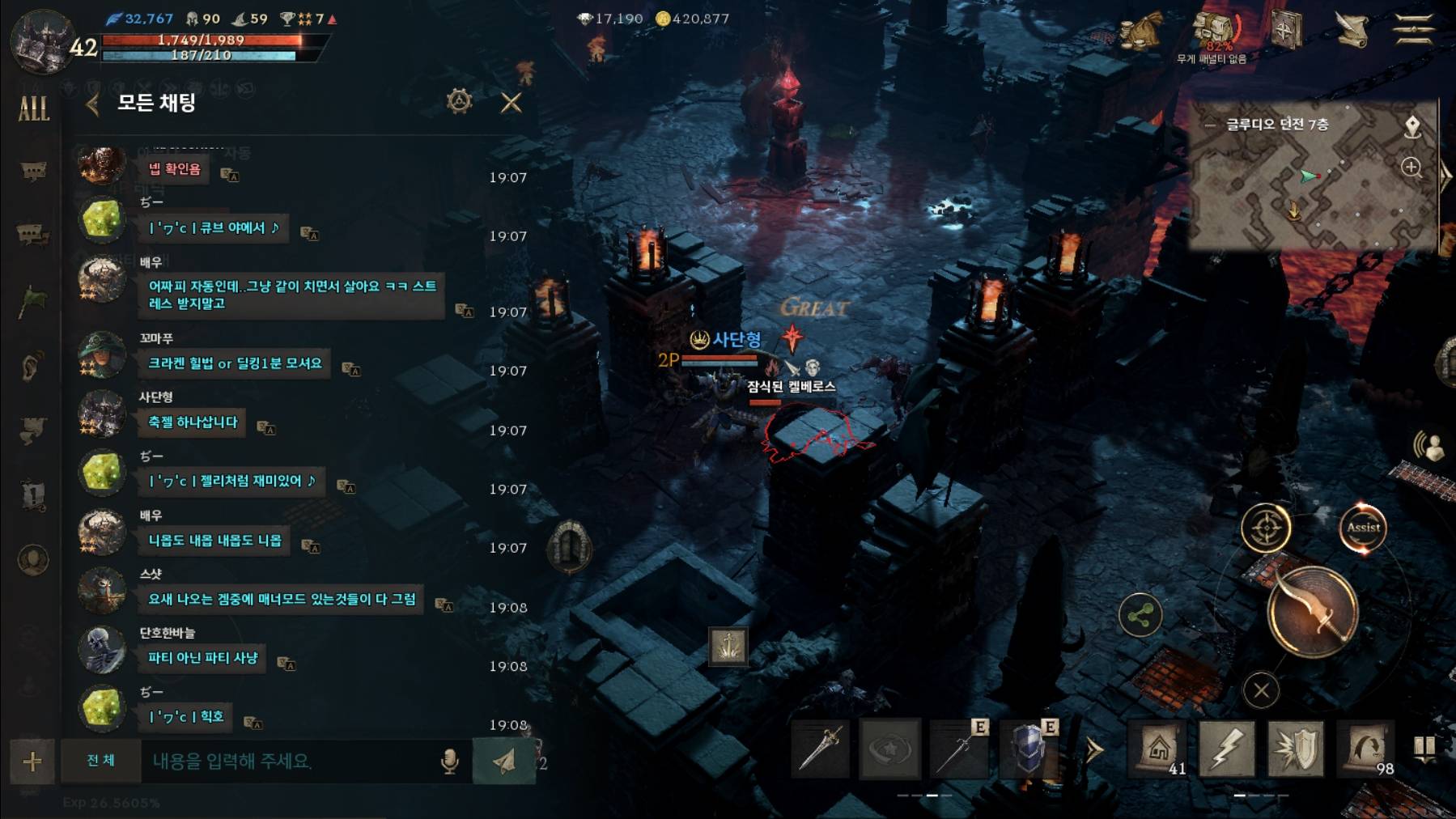Open the plus button beside chat input
The height and width of the screenshot is (819, 1456).
[32, 761]
